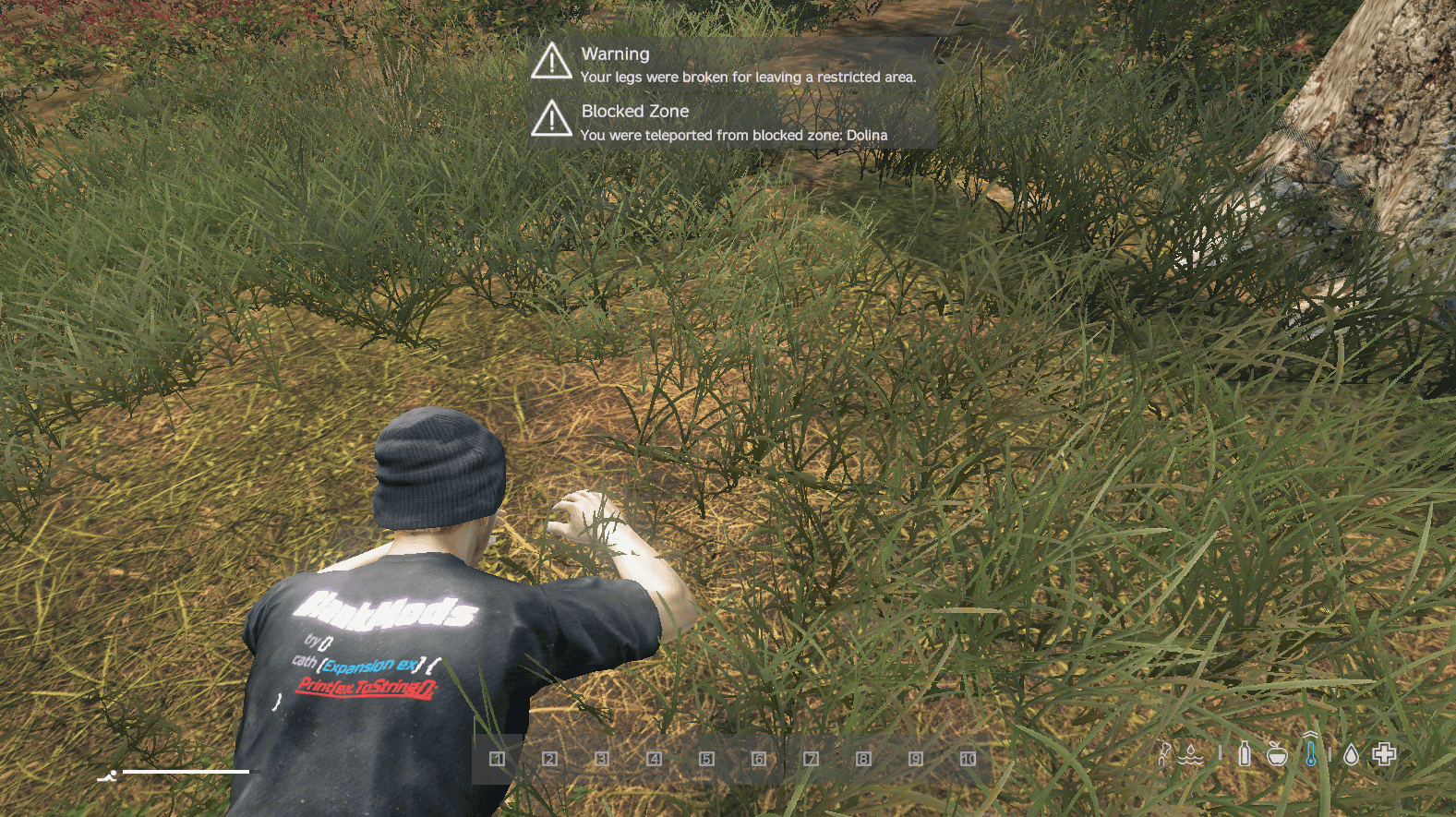Click the Blocked Zone triangle icon
The height and width of the screenshot is (817, 1456).
point(552,120)
